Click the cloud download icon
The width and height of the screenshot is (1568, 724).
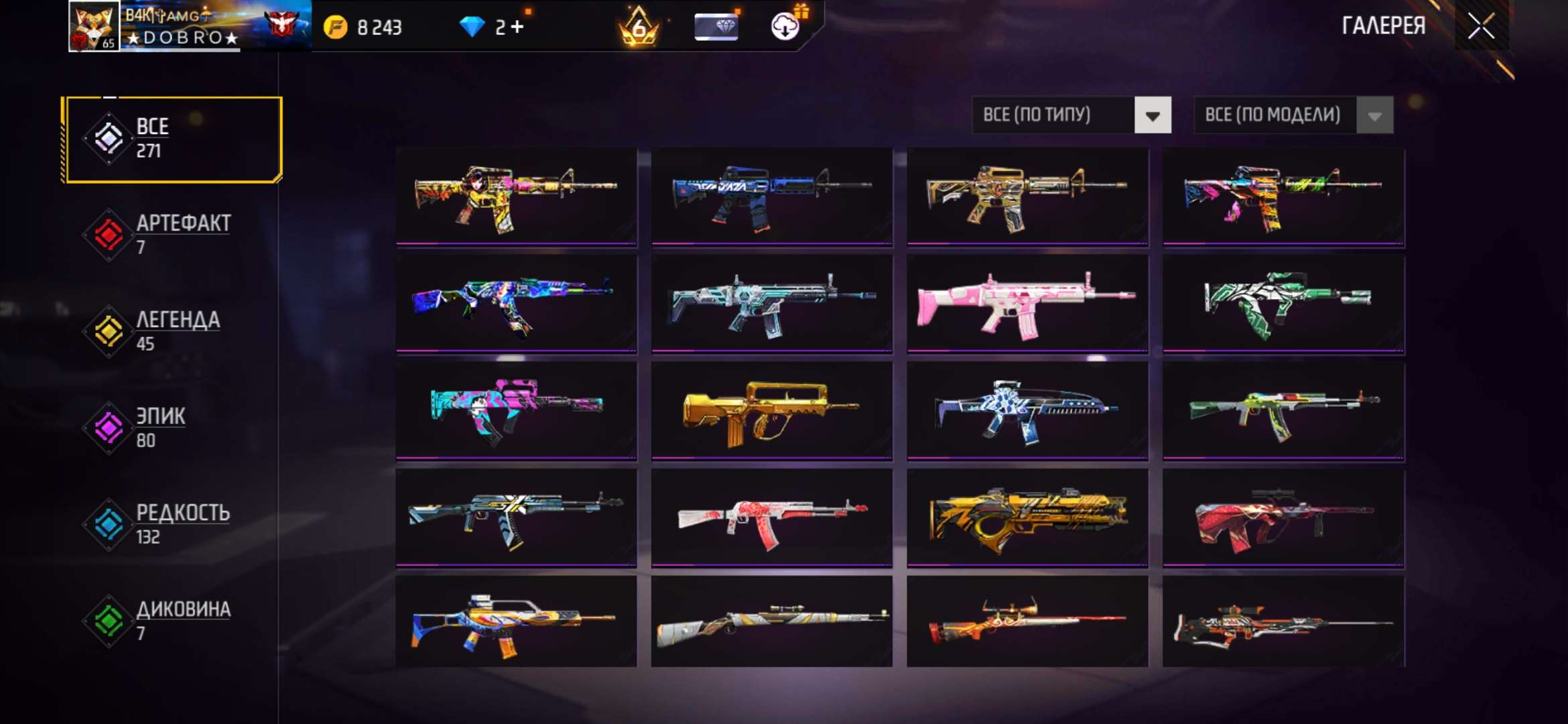[x=785, y=27]
